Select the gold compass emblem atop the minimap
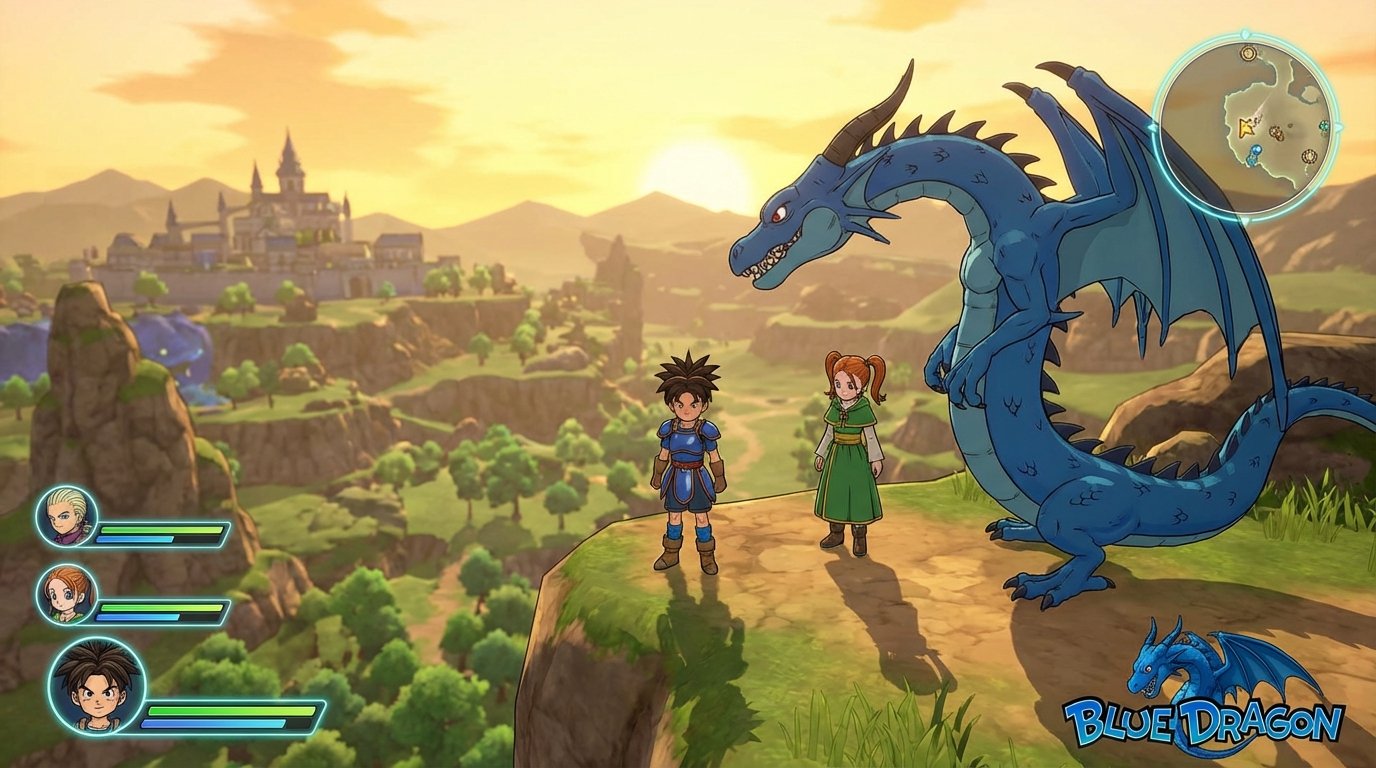This screenshot has height=768, width=1376. click(1247, 52)
